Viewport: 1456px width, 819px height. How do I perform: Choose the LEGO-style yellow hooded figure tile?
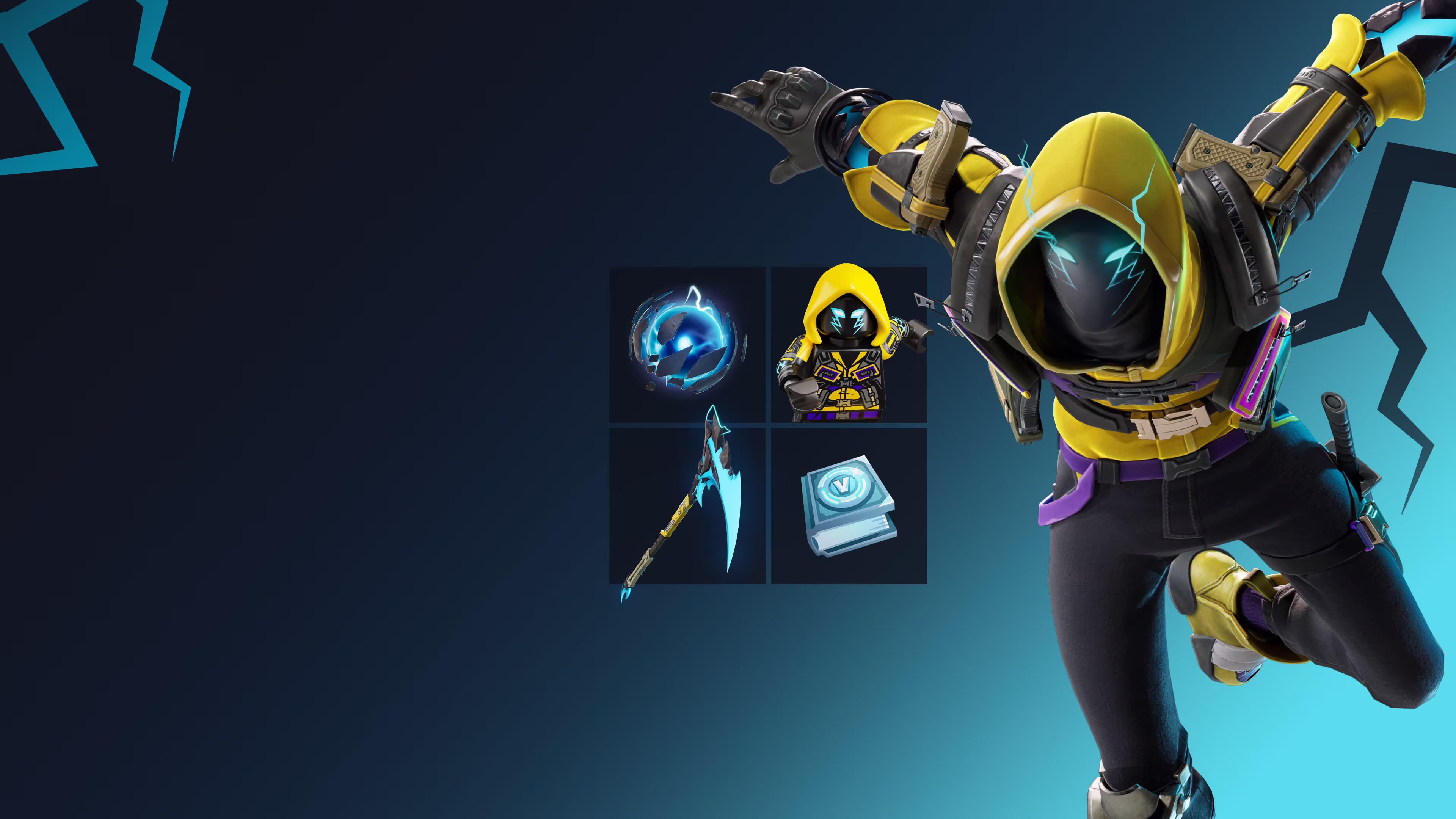pos(849,344)
